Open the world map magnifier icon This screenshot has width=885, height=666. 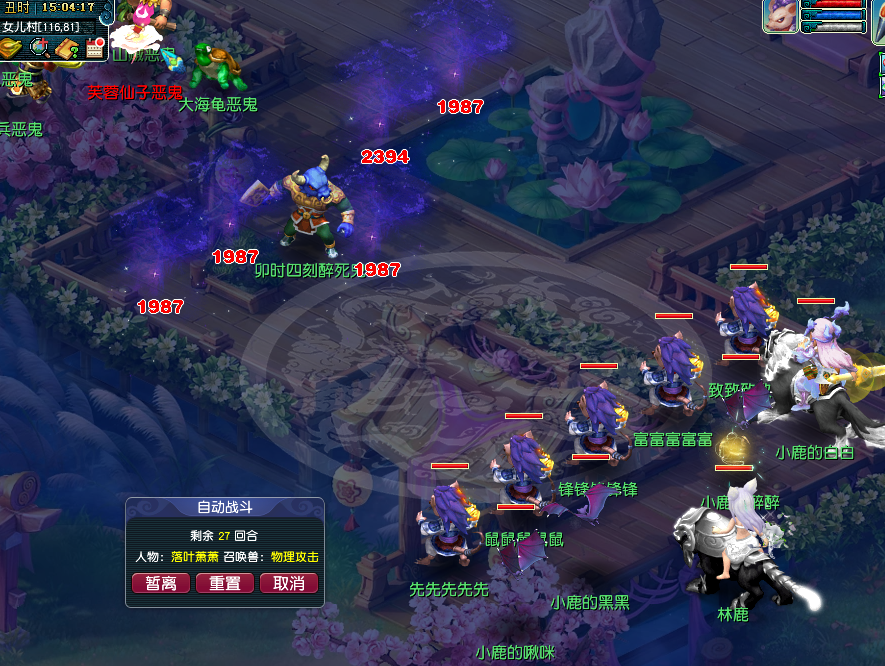click(40, 47)
